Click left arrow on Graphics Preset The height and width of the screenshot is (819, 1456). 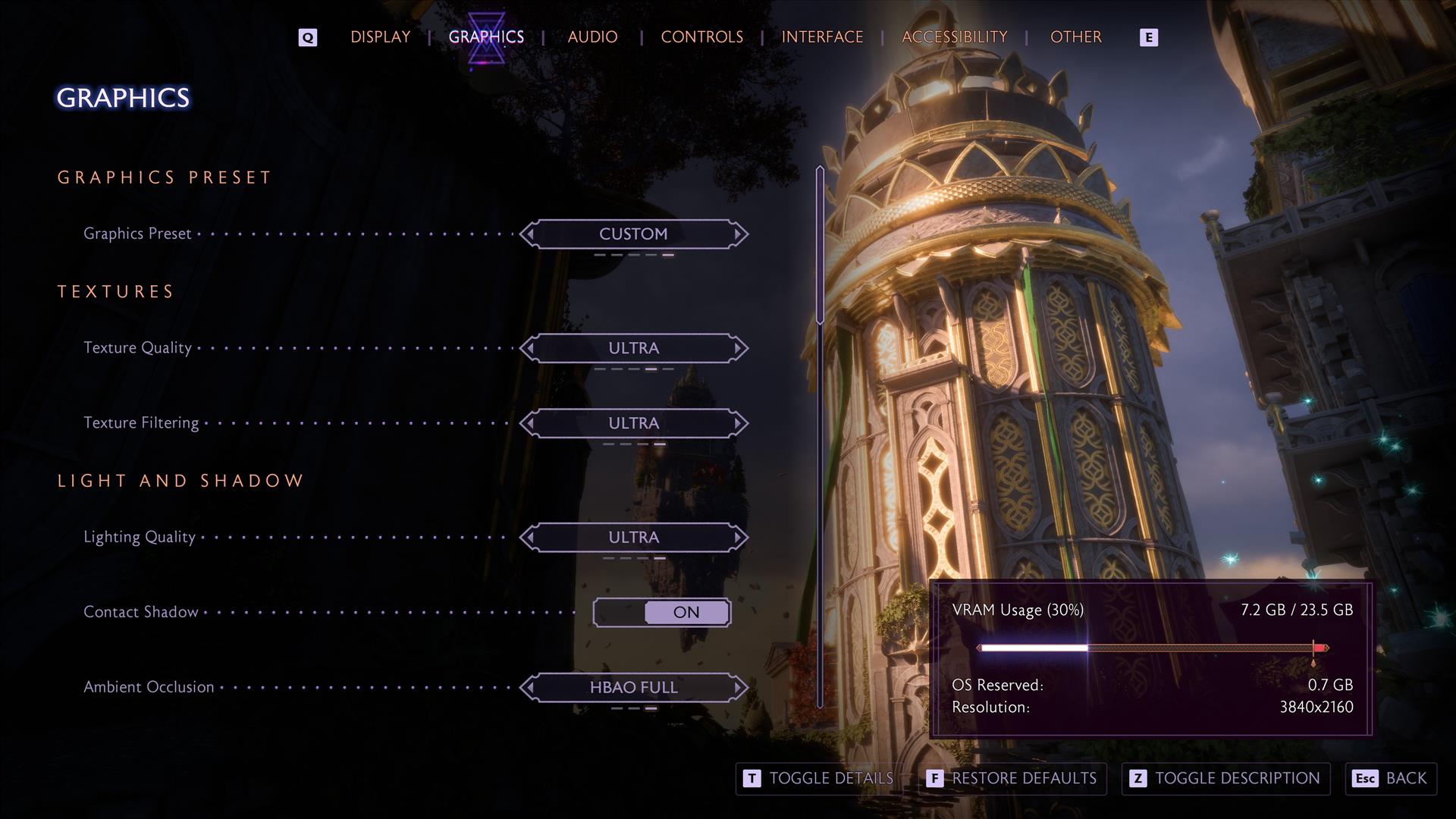pos(529,234)
